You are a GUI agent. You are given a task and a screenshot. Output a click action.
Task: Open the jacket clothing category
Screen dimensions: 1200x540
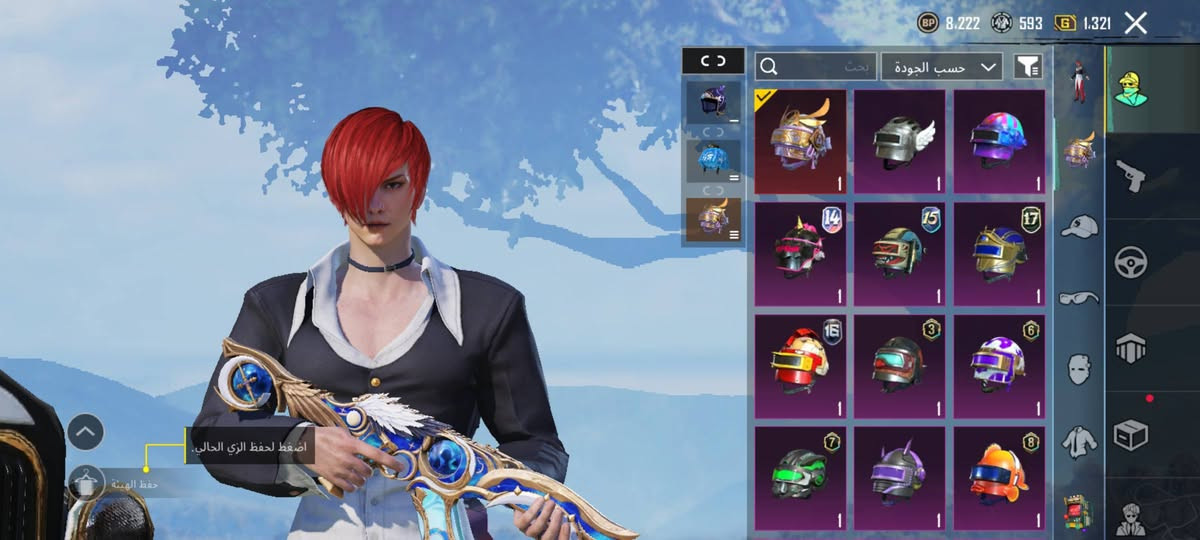[x=1079, y=440]
